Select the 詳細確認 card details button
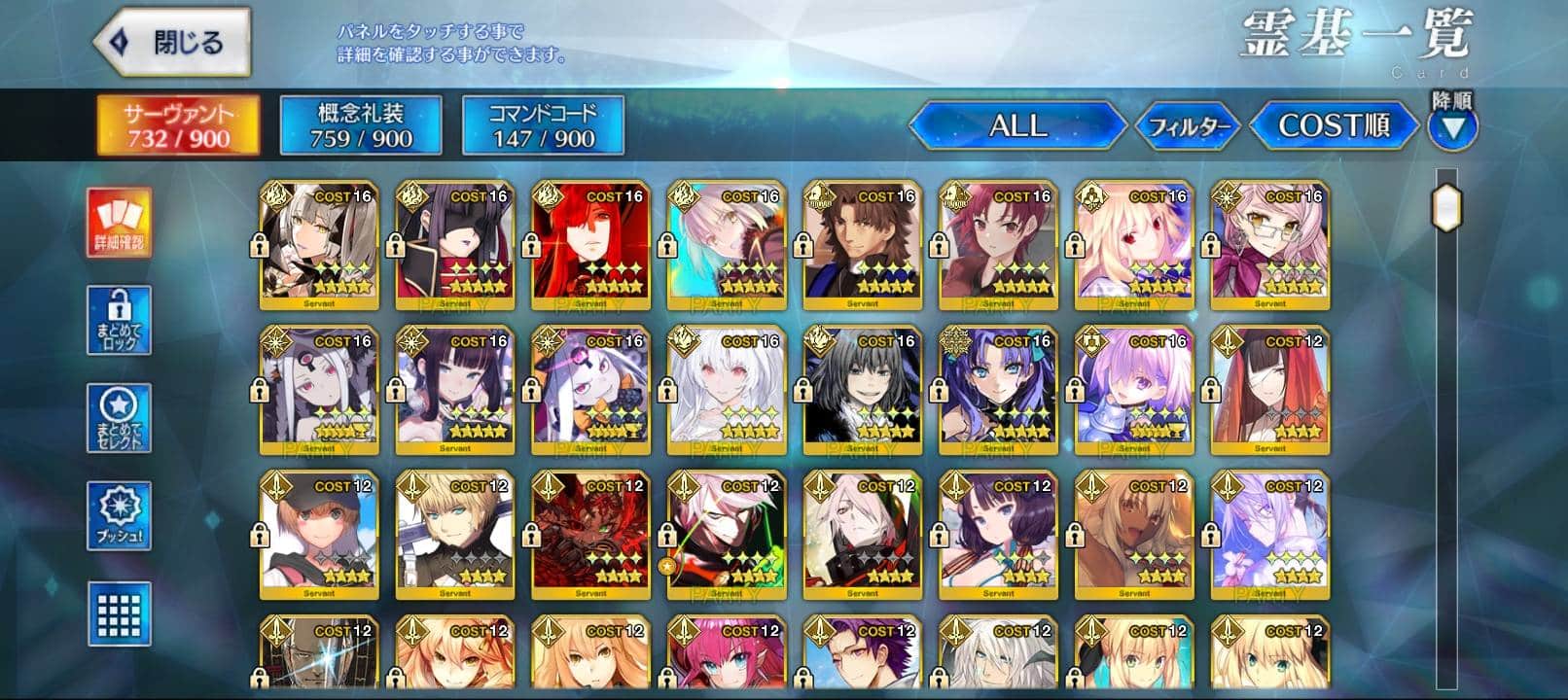The image size is (1568, 700). [x=119, y=224]
